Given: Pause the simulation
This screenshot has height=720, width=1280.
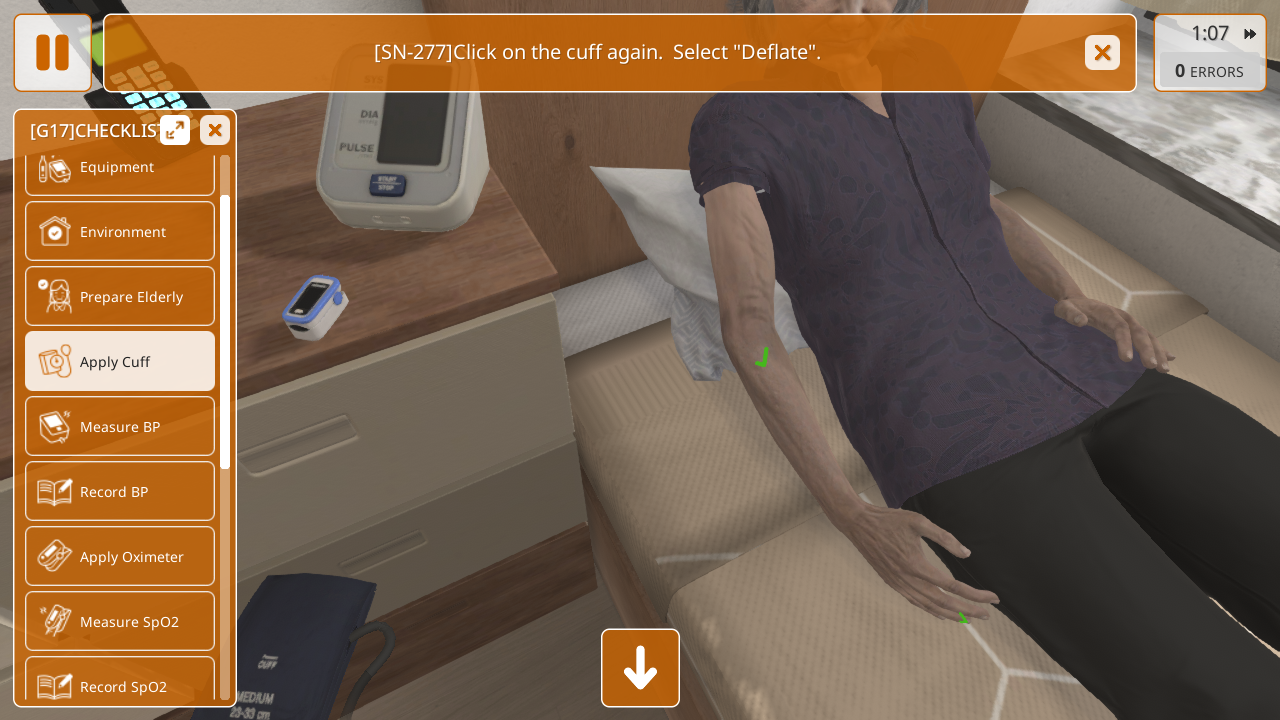Looking at the screenshot, I should pos(52,53).
